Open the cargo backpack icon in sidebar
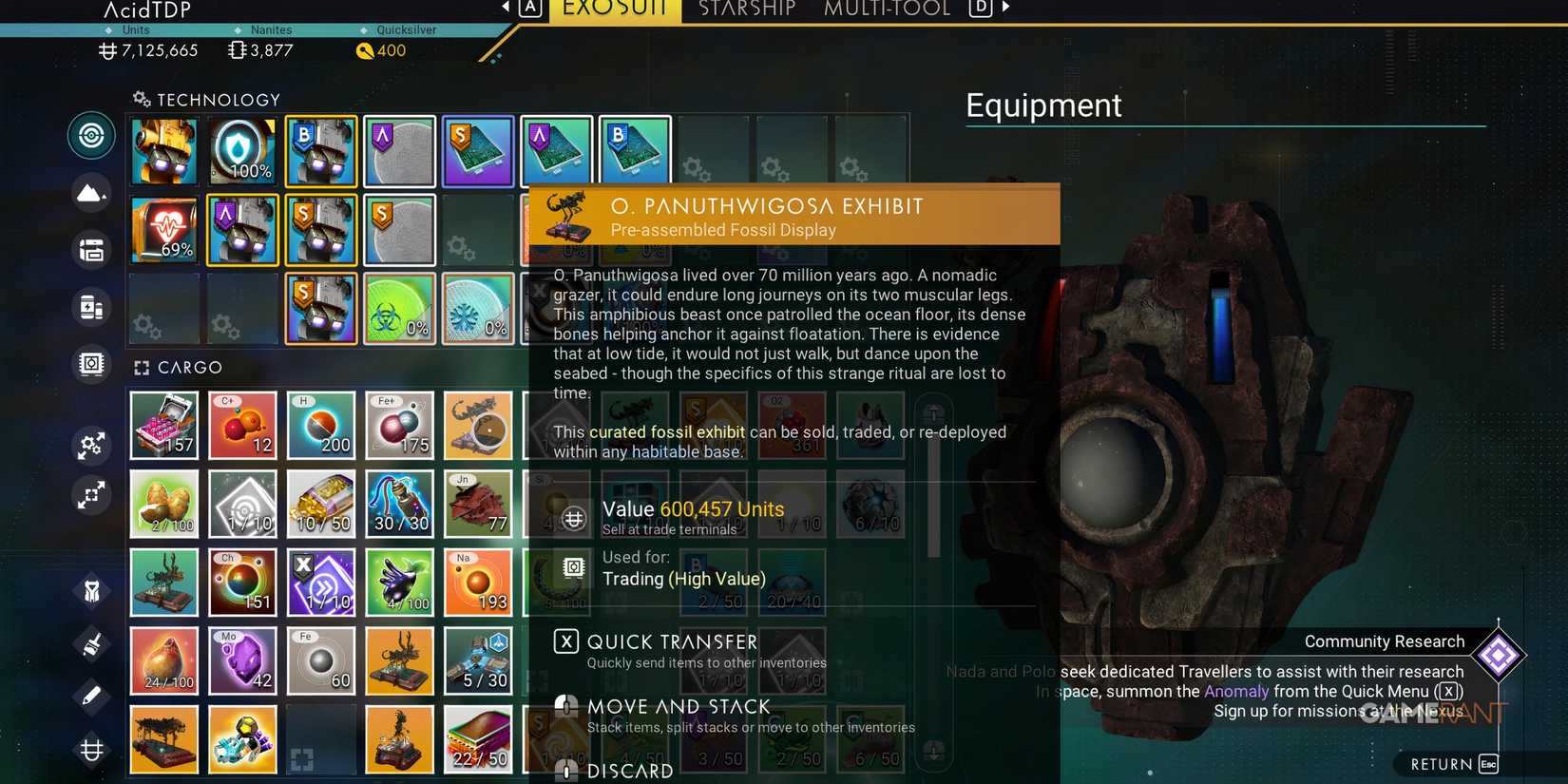The height and width of the screenshot is (784, 1568). coord(91,250)
